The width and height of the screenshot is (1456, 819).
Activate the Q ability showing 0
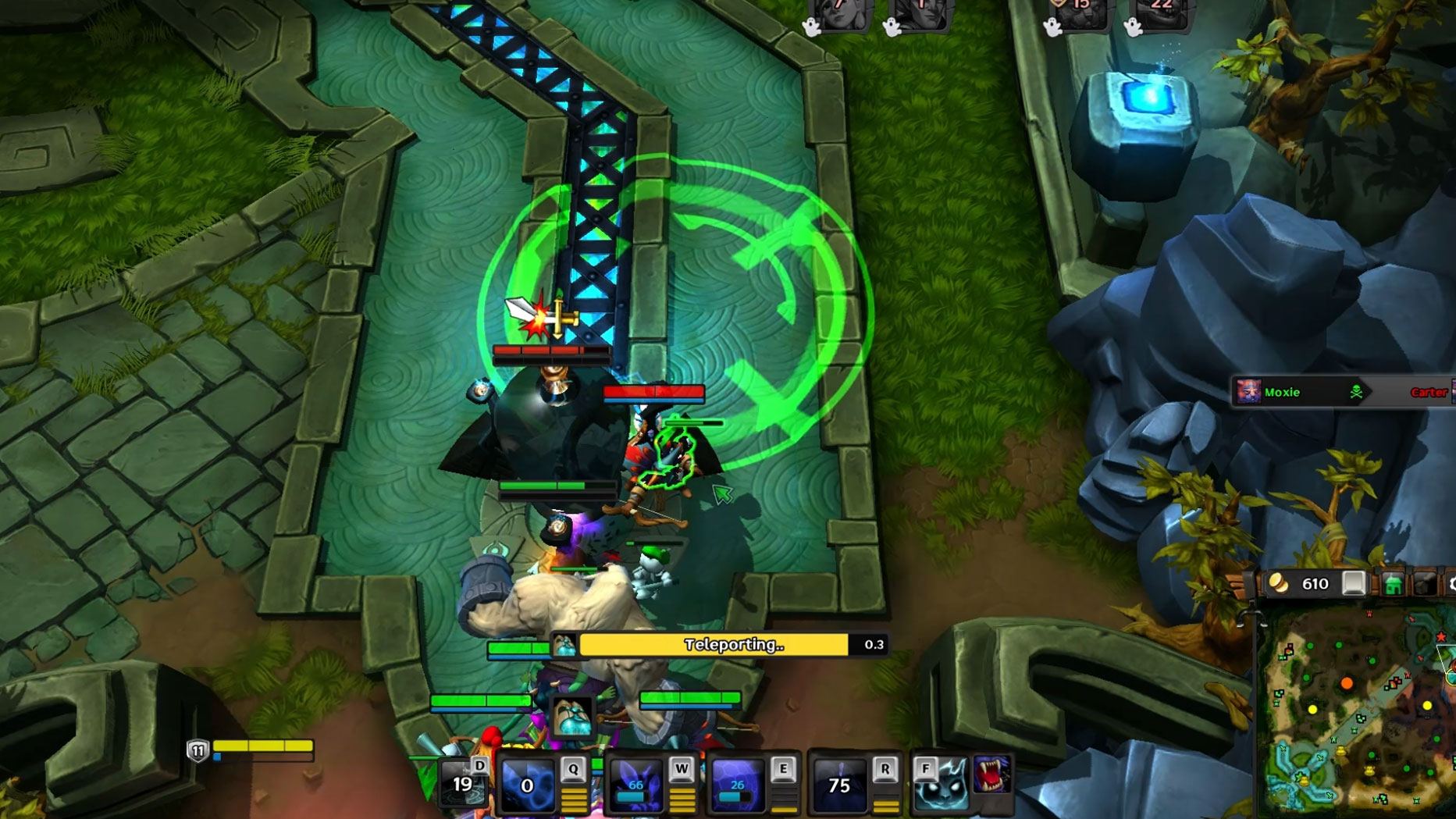point(527,784)
